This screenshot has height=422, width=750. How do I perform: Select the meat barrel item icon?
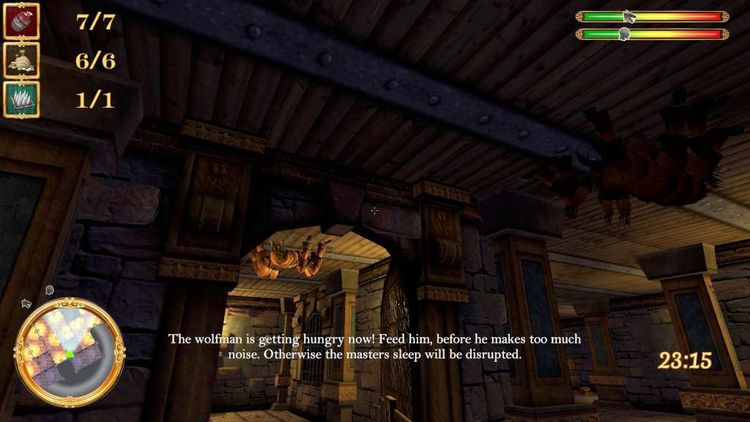(21, 19)
